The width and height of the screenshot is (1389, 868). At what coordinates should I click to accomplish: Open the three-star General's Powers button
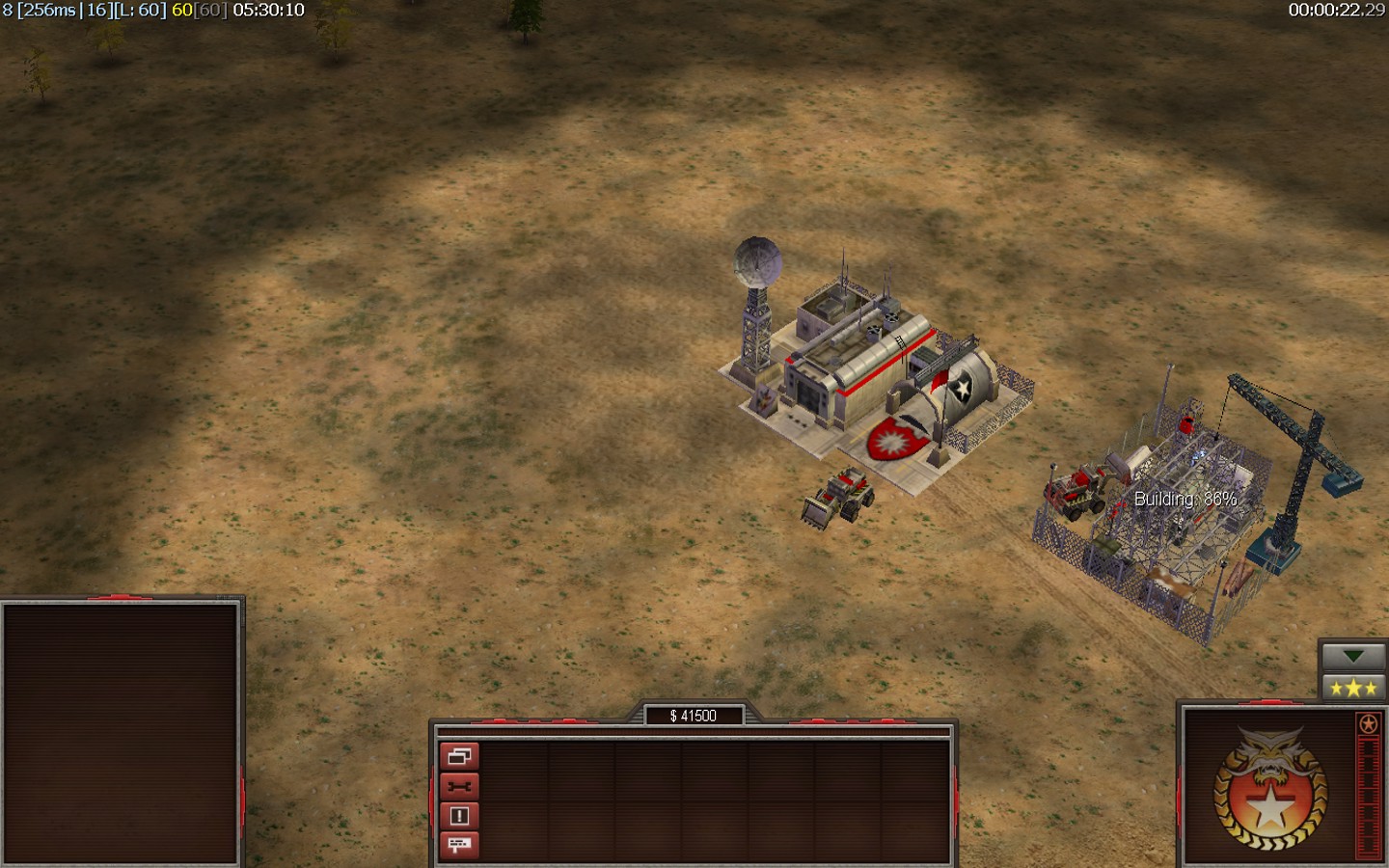coord(1352,688)
